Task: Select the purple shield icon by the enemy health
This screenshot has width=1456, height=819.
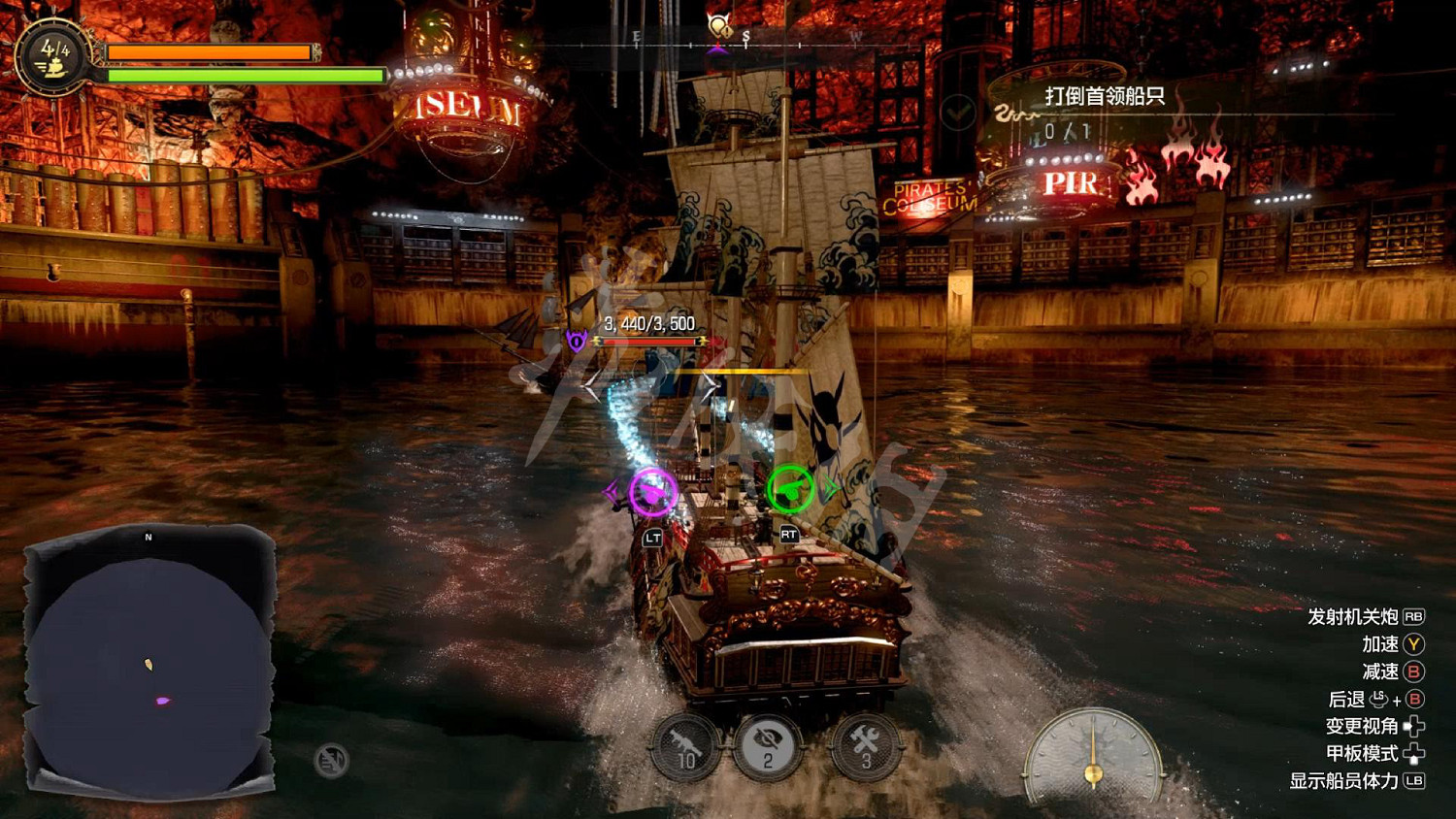Action: [x=577, y=341]
